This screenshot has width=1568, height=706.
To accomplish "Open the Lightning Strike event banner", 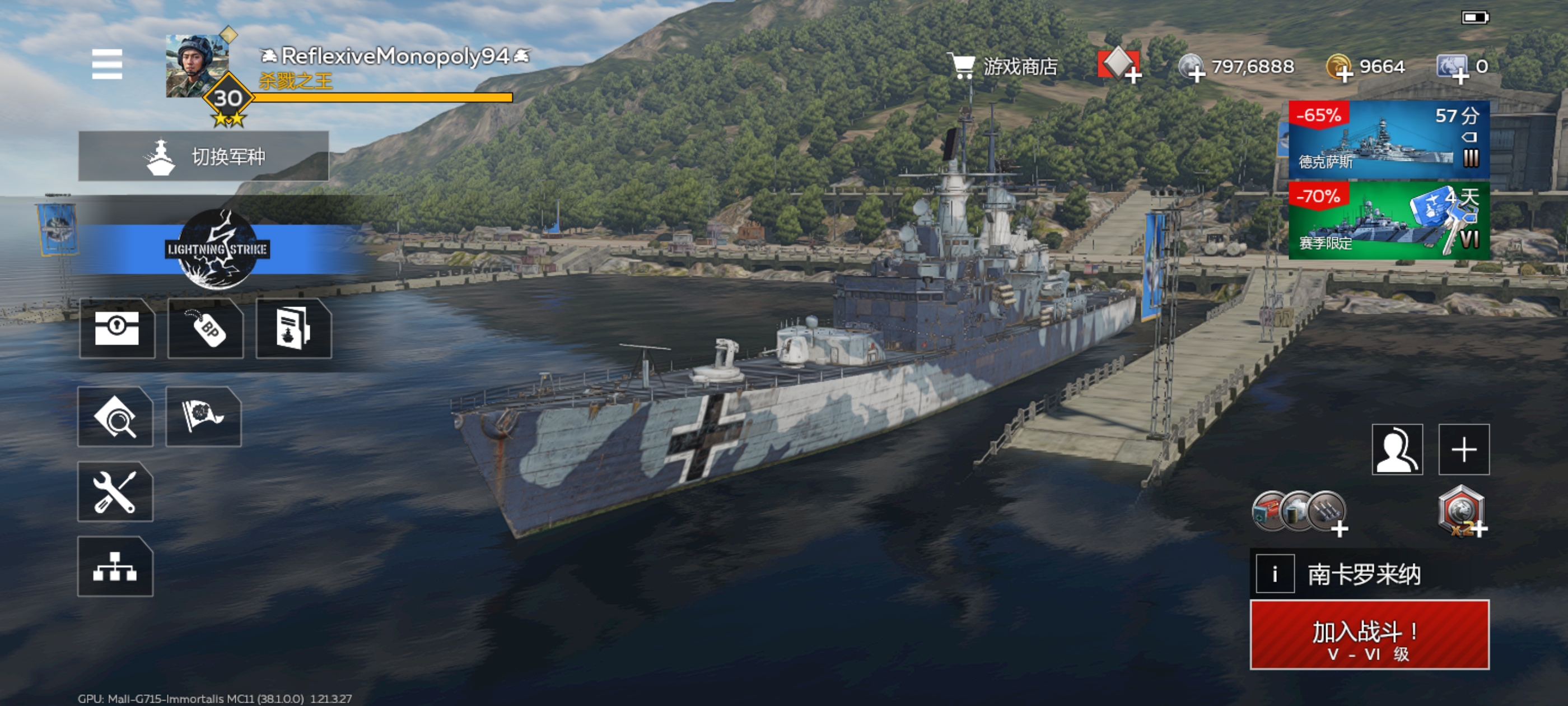I will [x=217, y=249].
